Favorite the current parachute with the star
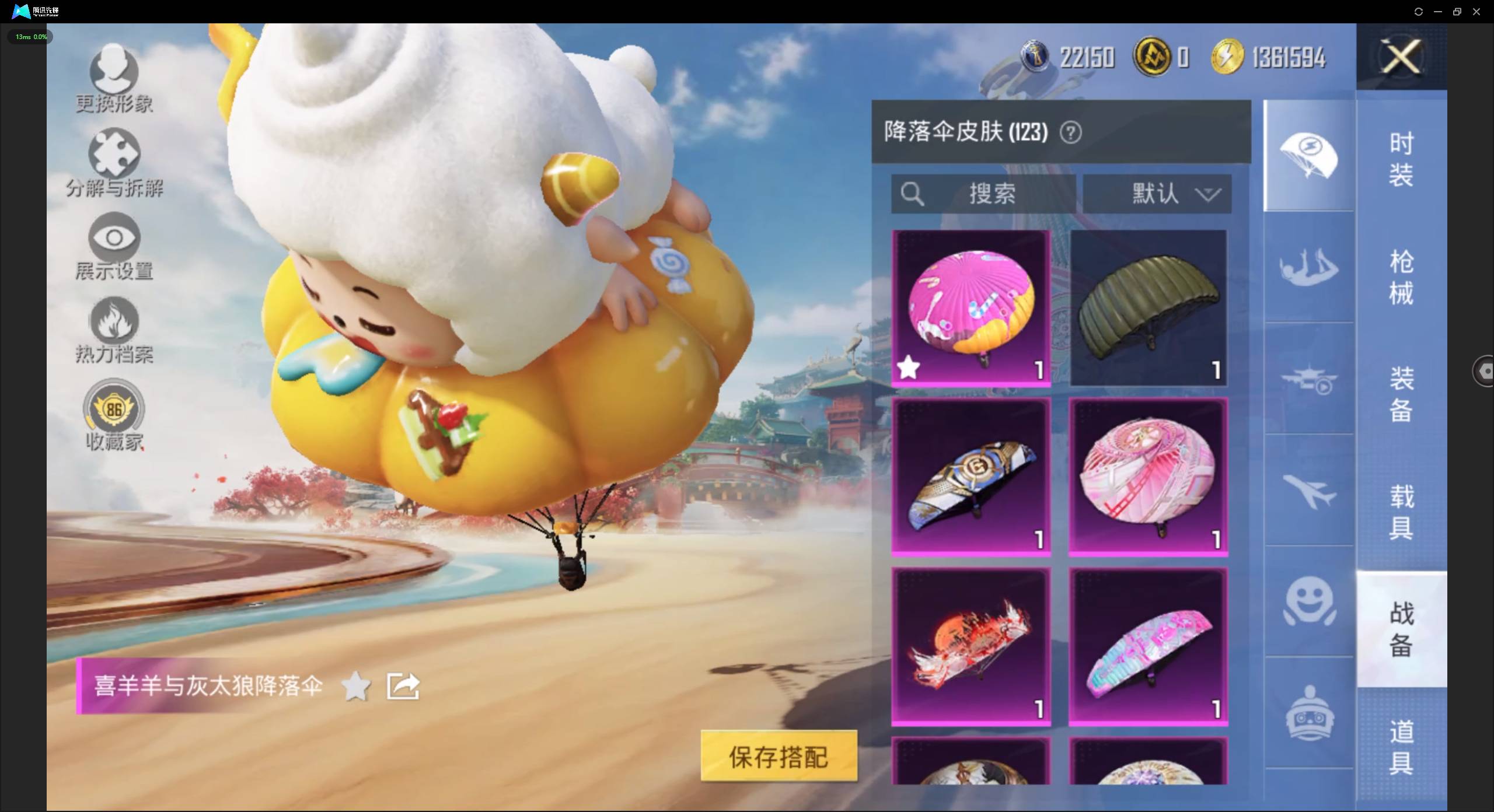 (x=357, y=687)
